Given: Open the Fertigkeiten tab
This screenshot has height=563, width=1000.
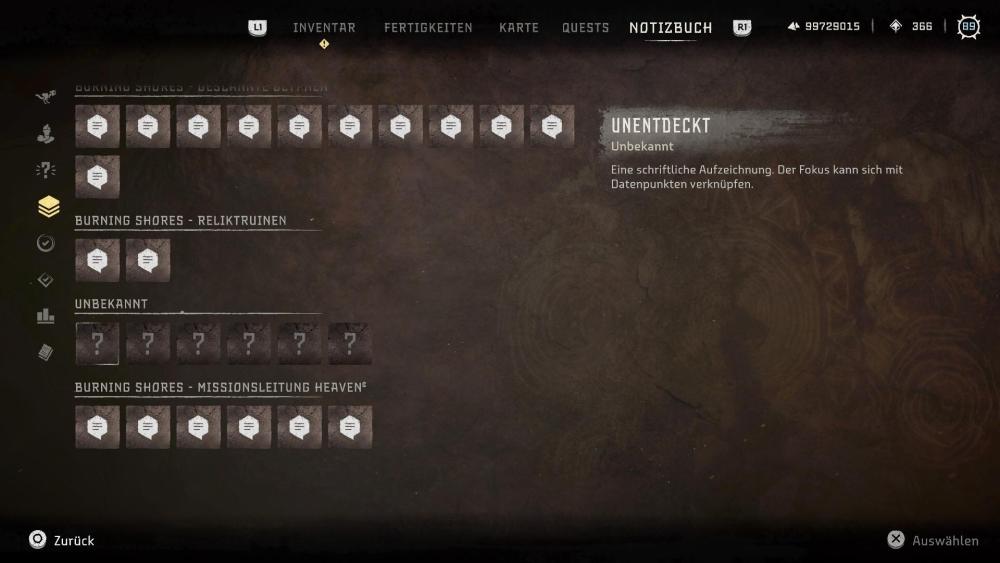Looking at the screenshot, I should pos(428,28).
